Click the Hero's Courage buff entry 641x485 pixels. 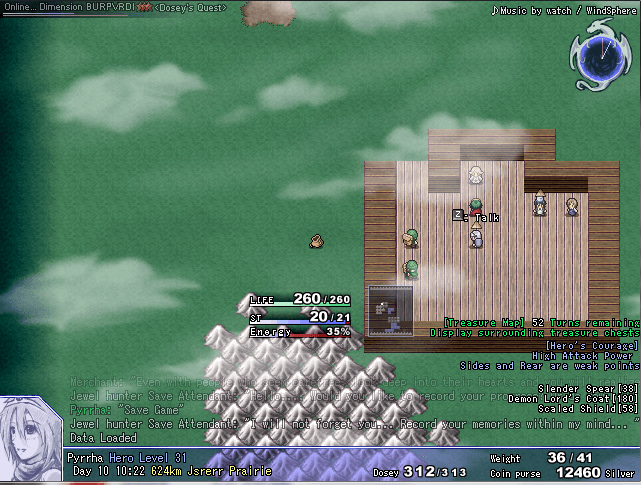coord(594,345)
